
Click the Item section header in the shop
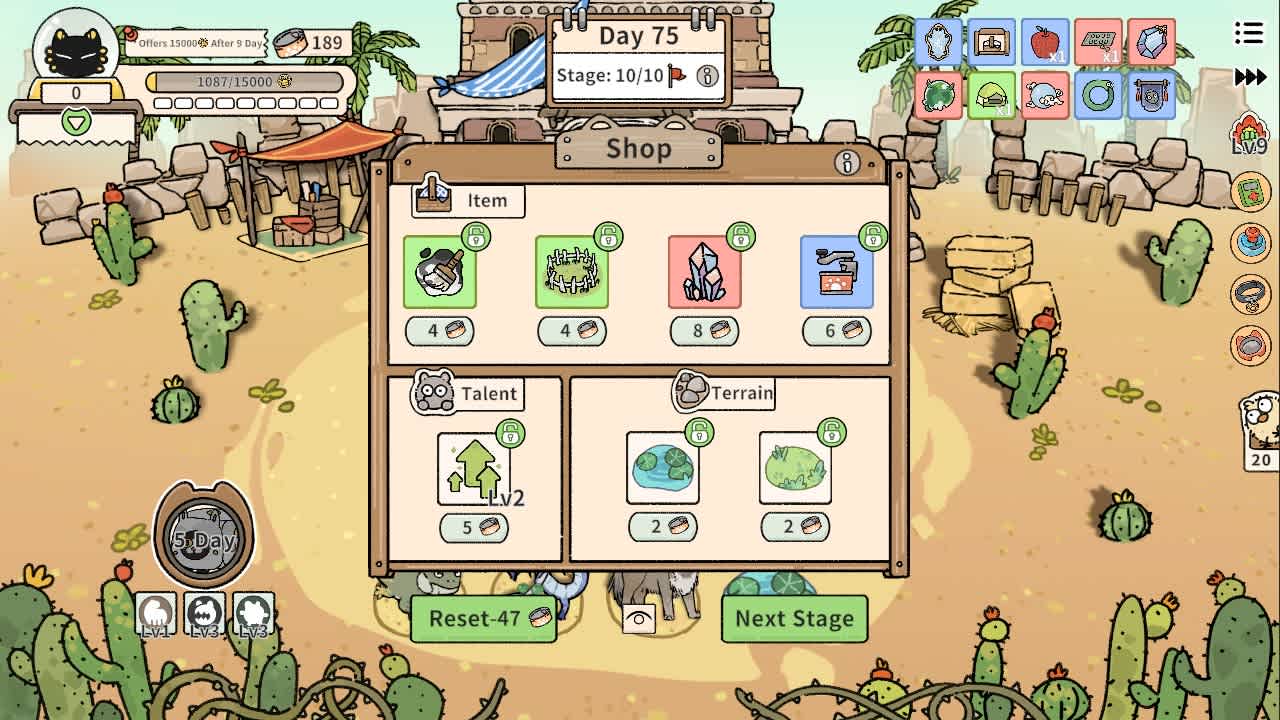coord(466,200)
